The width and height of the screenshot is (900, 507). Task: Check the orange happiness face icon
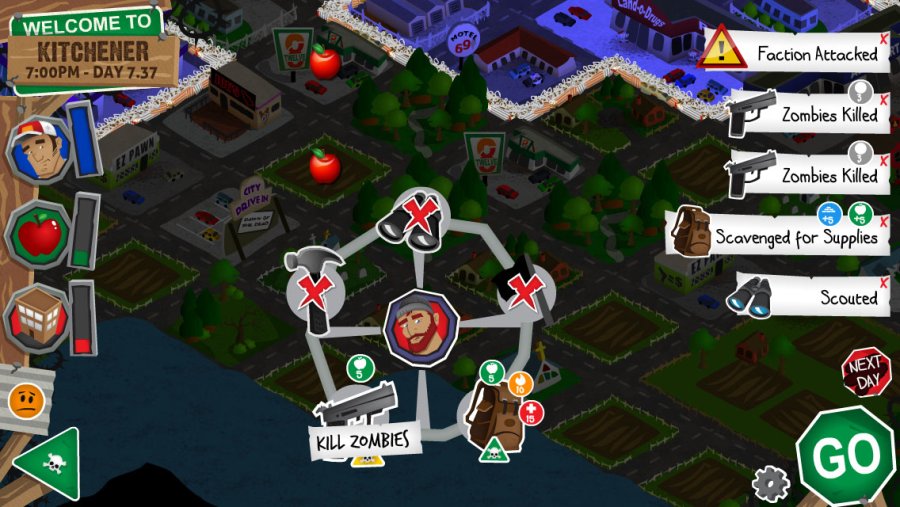pyautogui.click(x=25, y=401)
